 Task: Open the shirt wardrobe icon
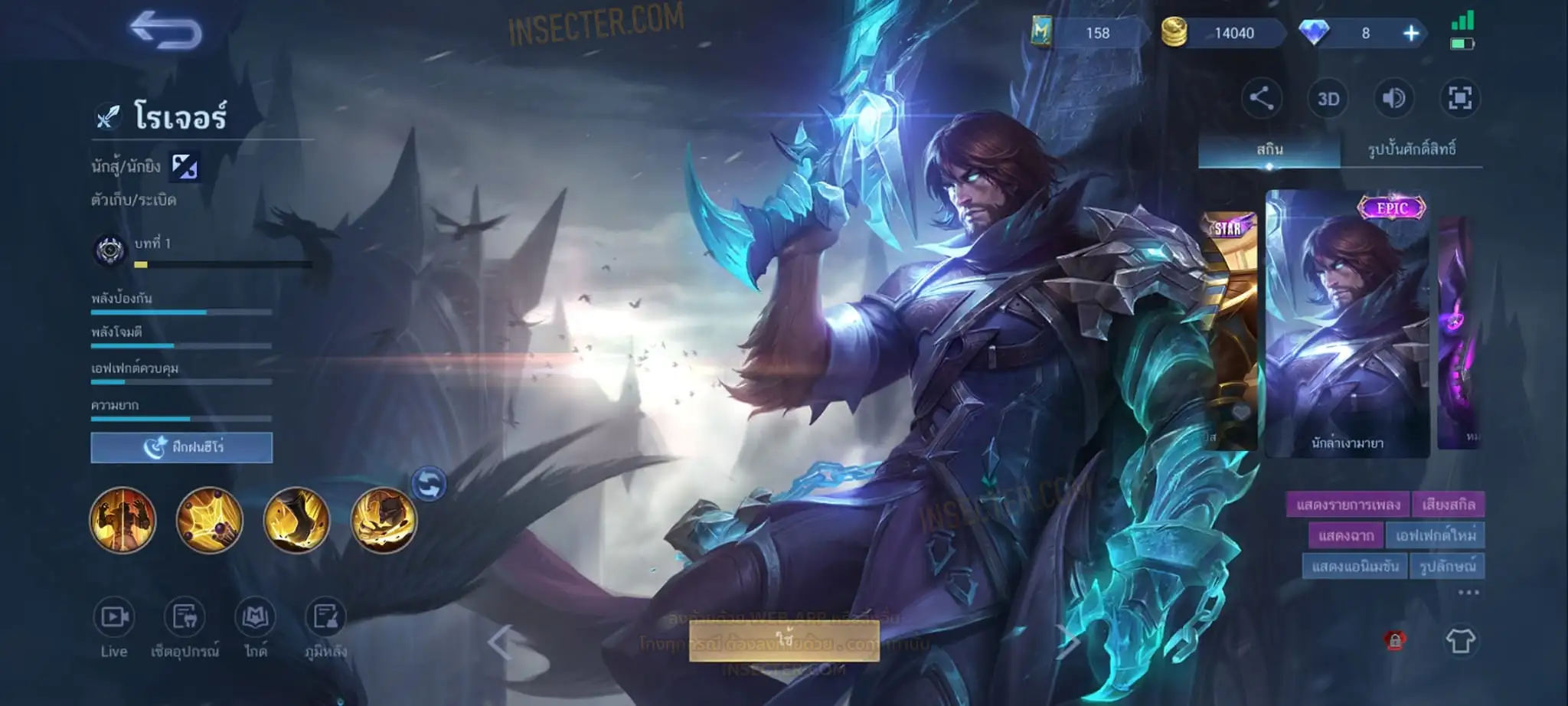(x=1459, y=641)
